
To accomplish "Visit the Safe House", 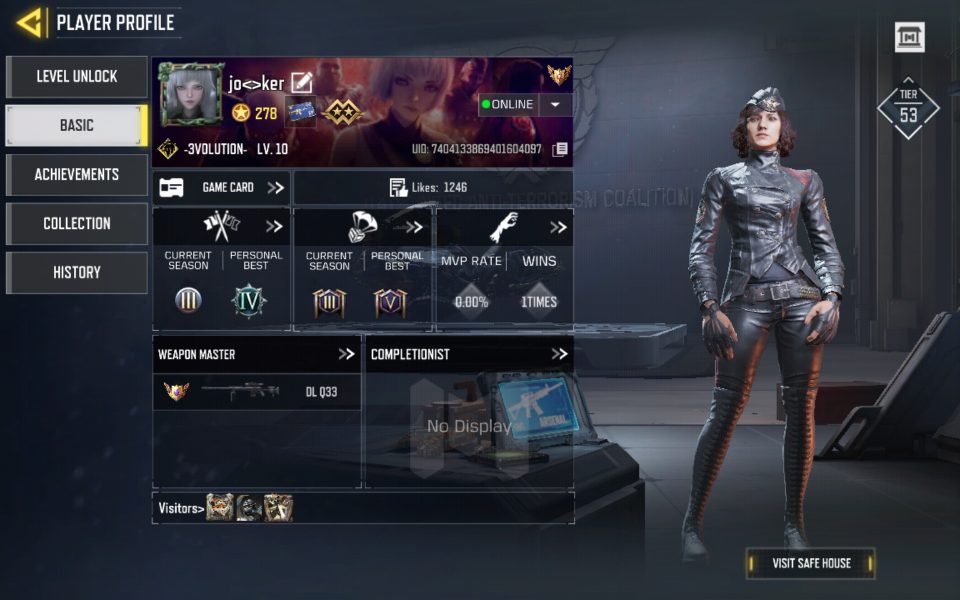I will tap(811, 563).
